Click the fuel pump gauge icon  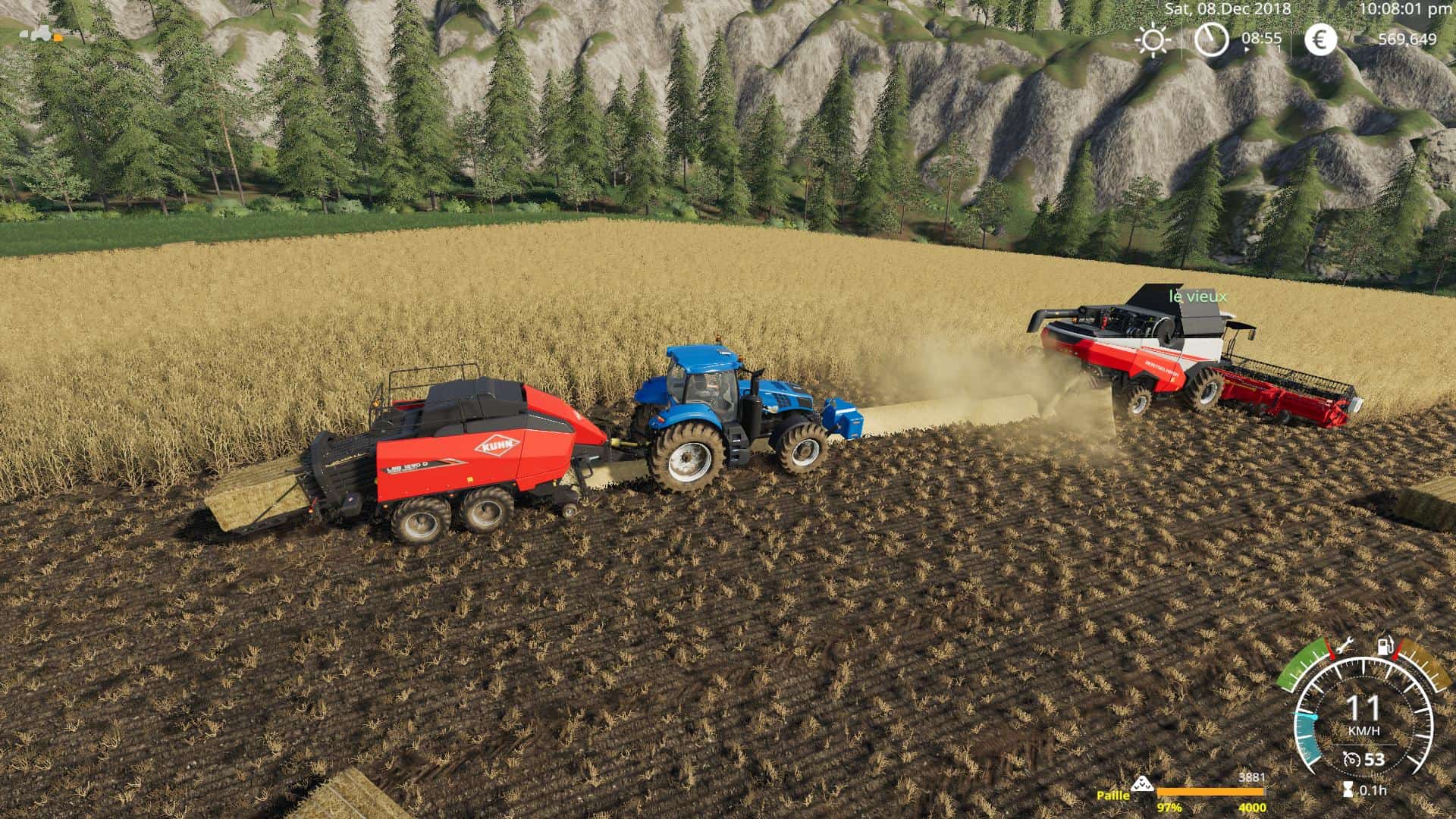pos(1385,646)
